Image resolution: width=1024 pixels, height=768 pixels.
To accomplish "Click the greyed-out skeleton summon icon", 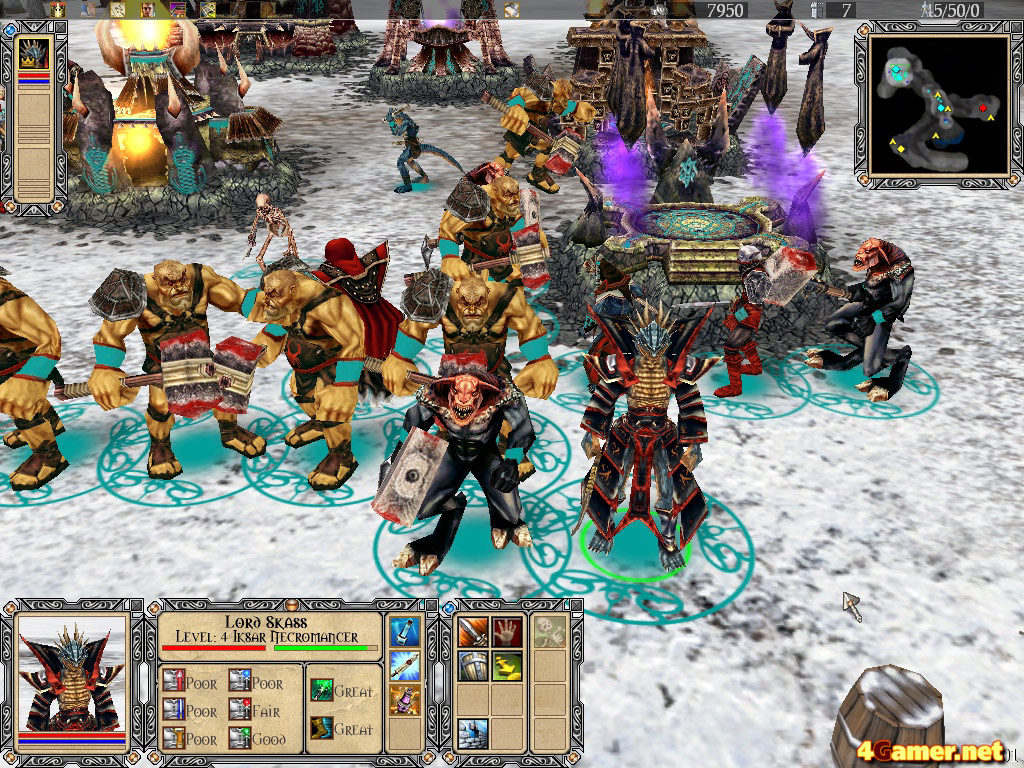I will 547,631.
